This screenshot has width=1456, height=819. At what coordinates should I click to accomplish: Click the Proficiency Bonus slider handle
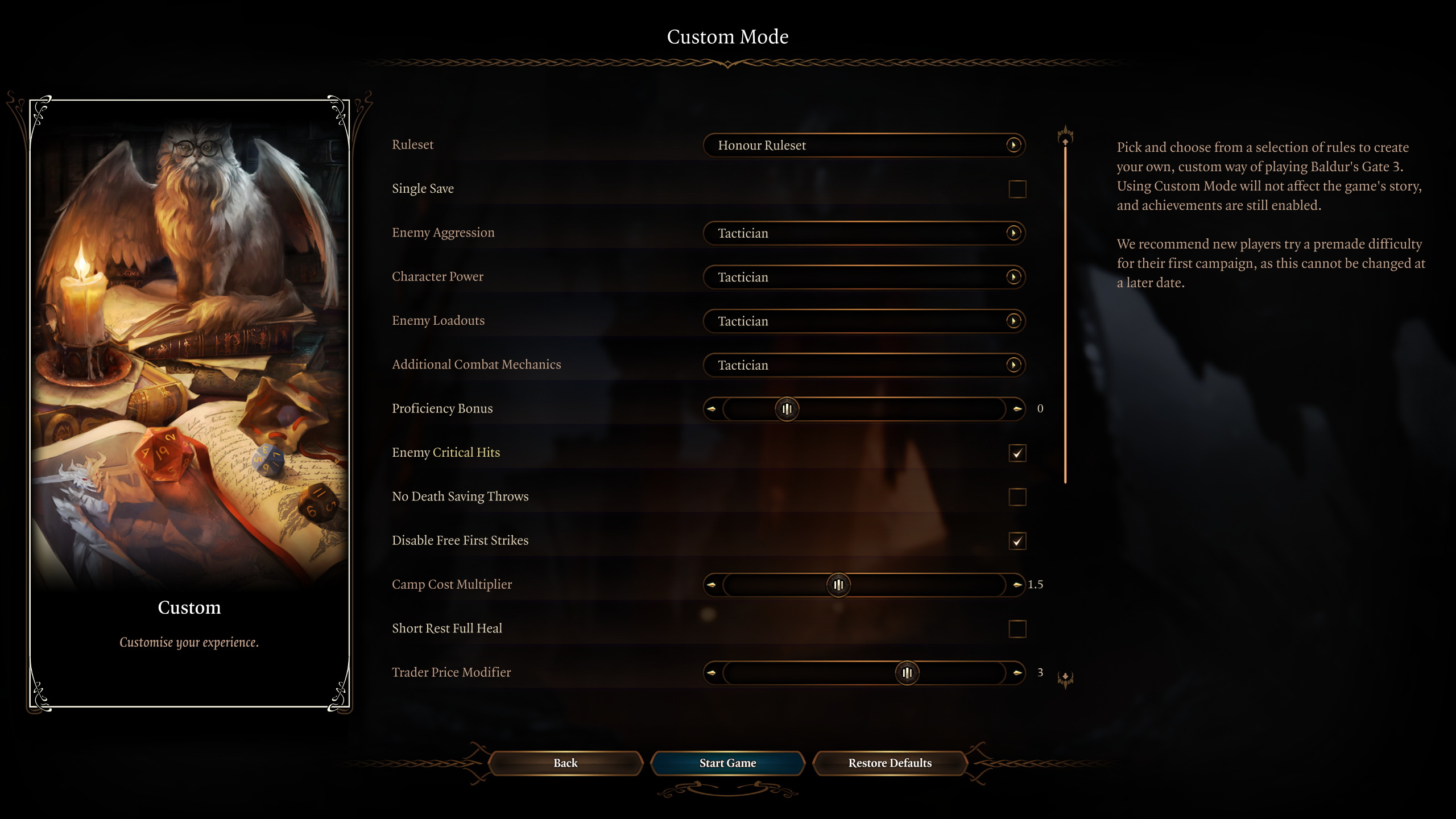click(787, 409)
